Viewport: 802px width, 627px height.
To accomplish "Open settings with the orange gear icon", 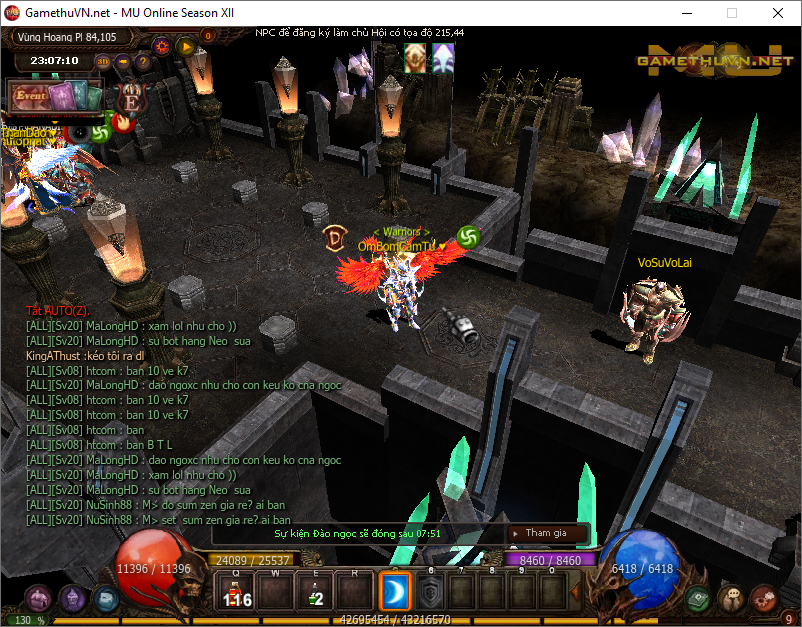I will [x=161, y=45].
